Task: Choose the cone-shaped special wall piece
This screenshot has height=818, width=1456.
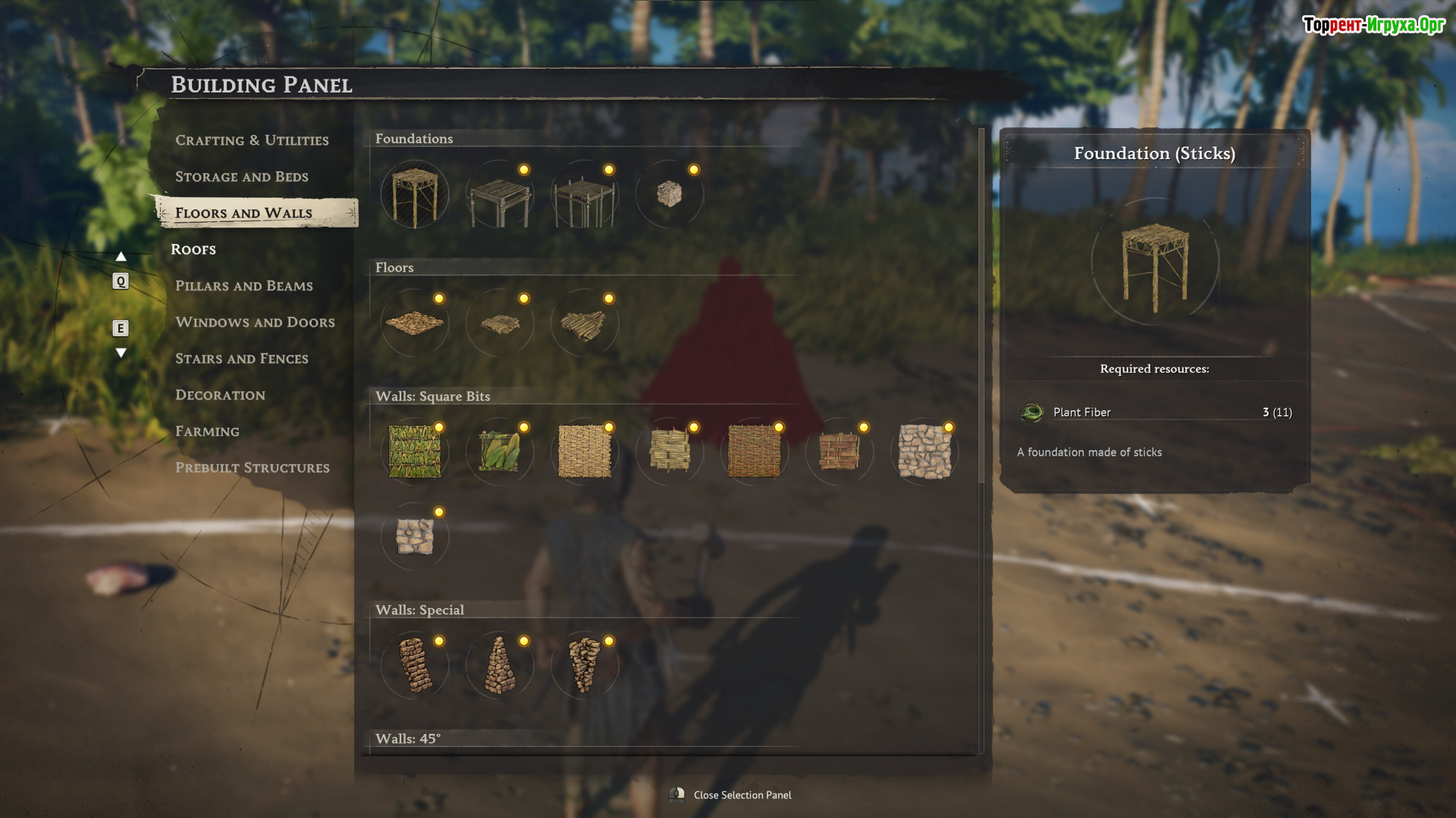Action: tap(500, 665)
